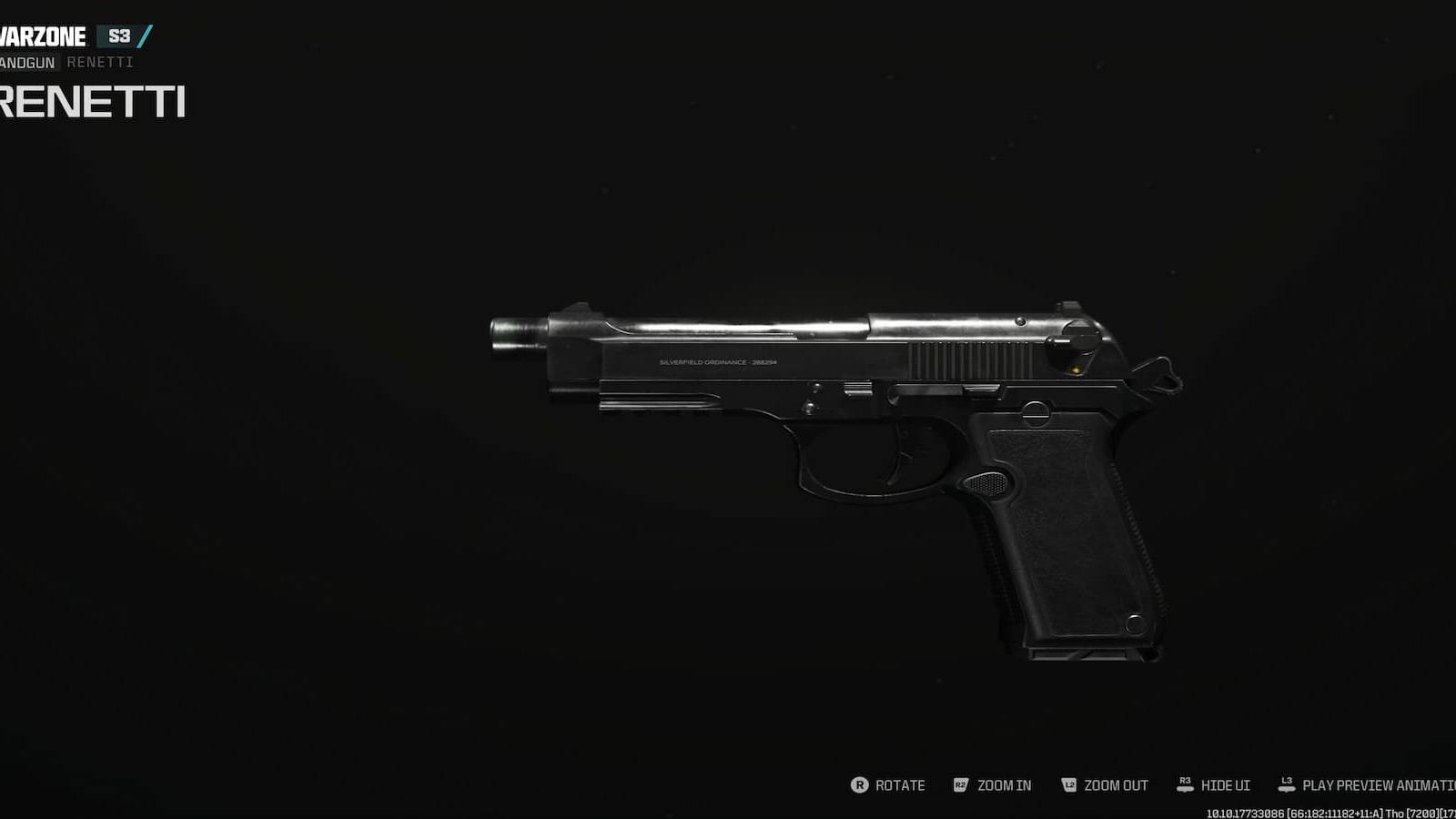
Task: Expand the Renetti breadcrumb entry
Action: (100, 62)
